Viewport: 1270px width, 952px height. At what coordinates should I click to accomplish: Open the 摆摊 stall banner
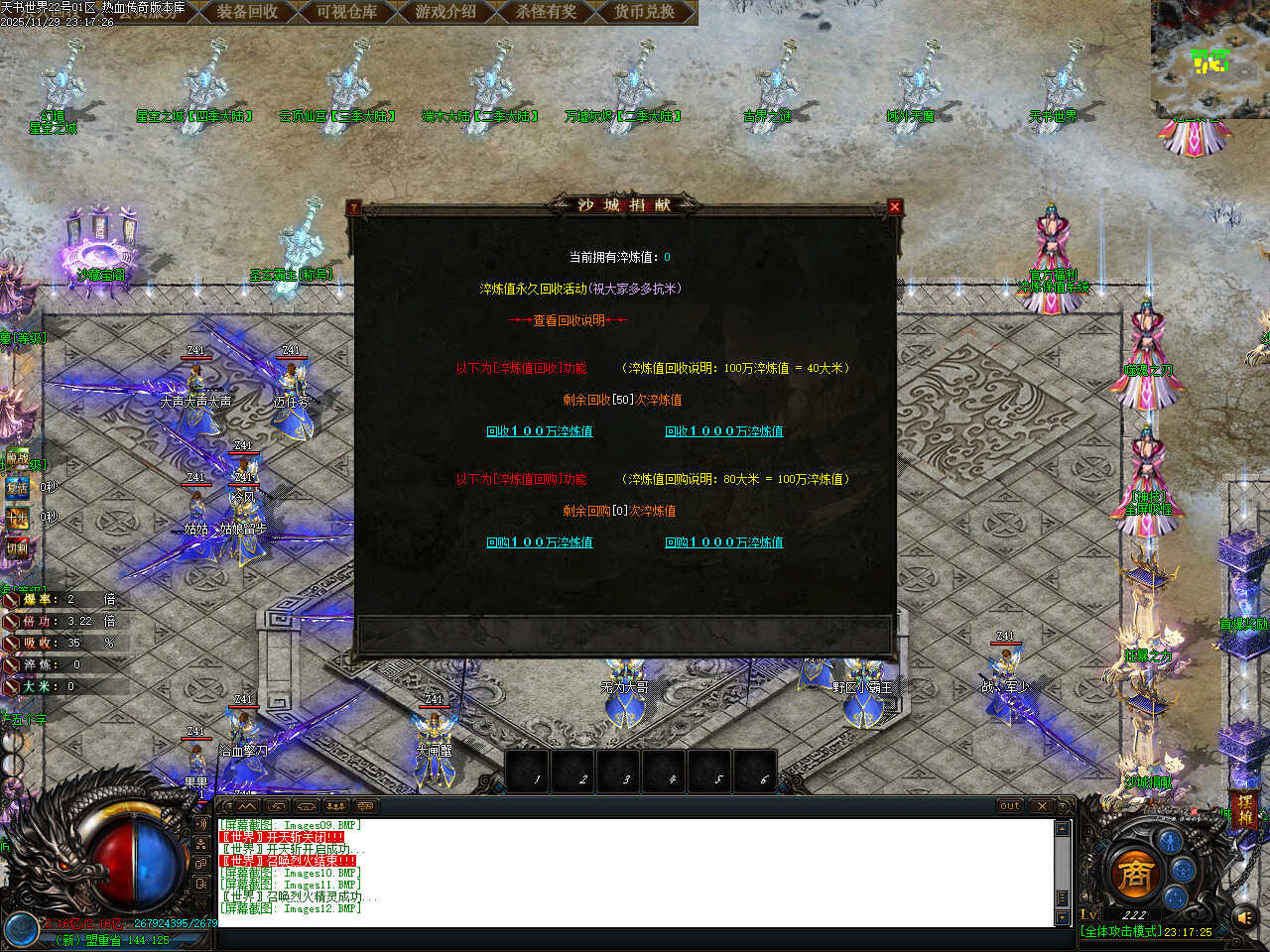click(x=1243, y=810)
